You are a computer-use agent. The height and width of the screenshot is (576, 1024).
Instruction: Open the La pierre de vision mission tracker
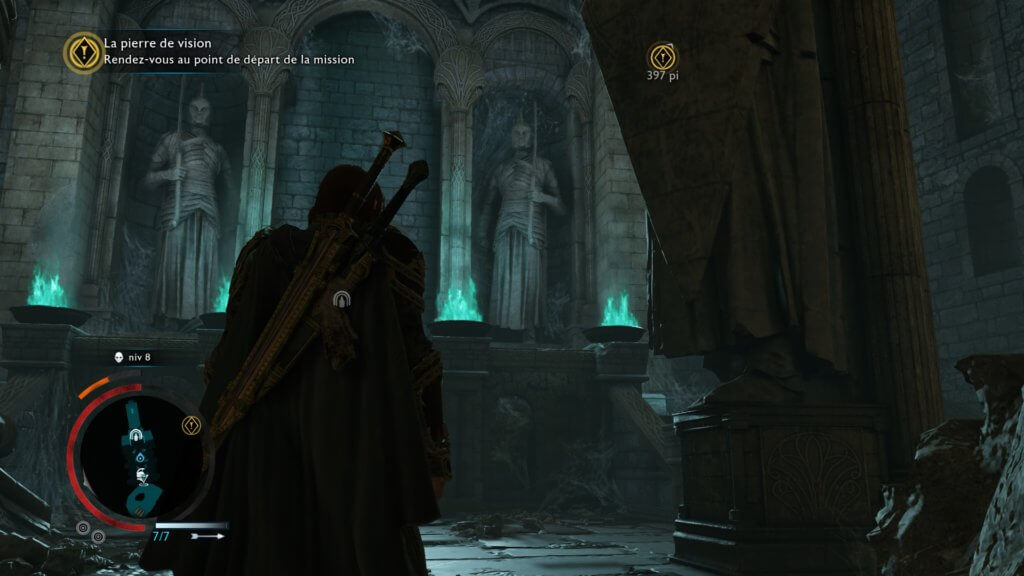pos(83,52)
